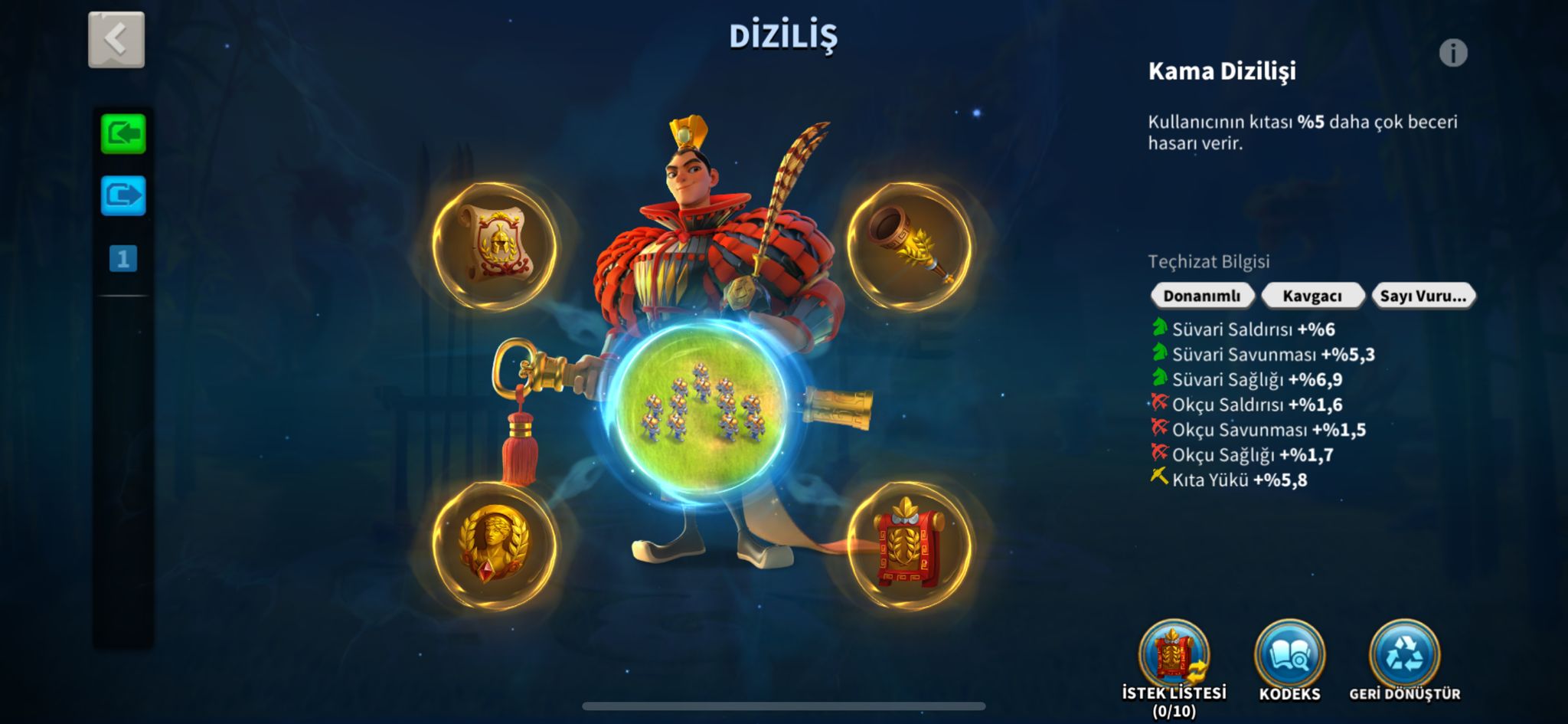Select formation preset number 1

tap(123, 259)
